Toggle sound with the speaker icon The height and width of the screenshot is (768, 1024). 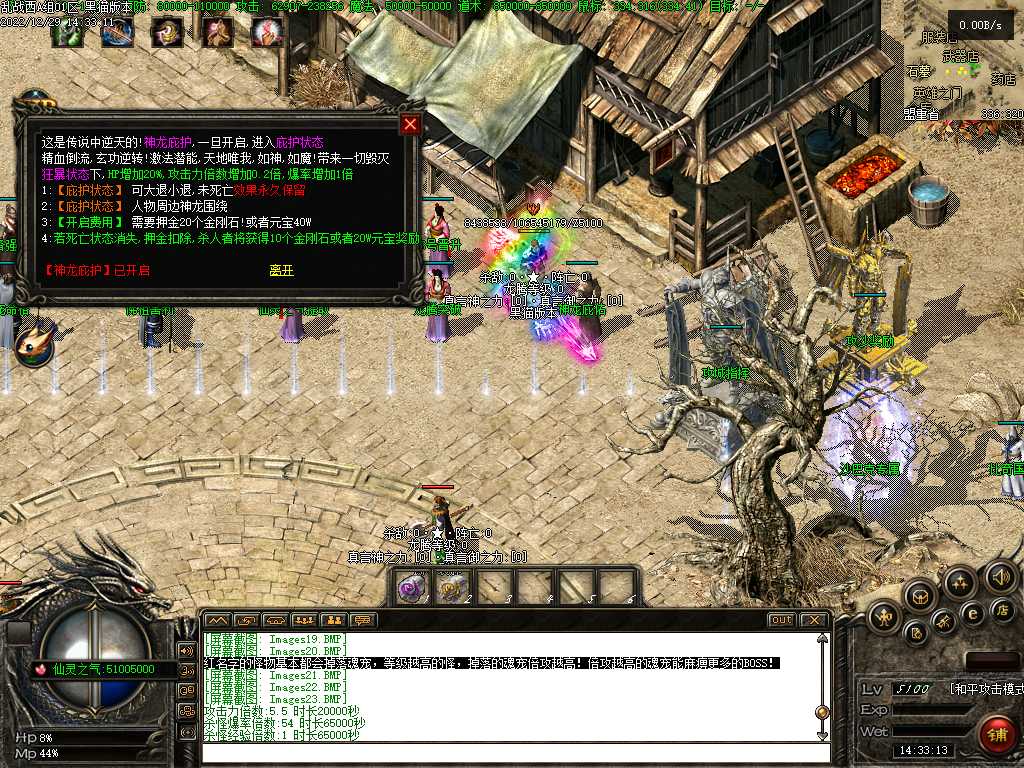(x=1000, y=576)
